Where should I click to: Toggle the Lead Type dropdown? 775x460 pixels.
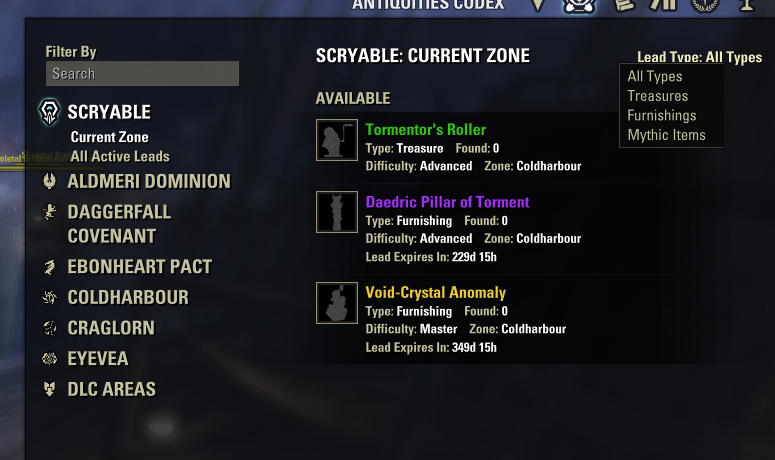click(699, 58)
